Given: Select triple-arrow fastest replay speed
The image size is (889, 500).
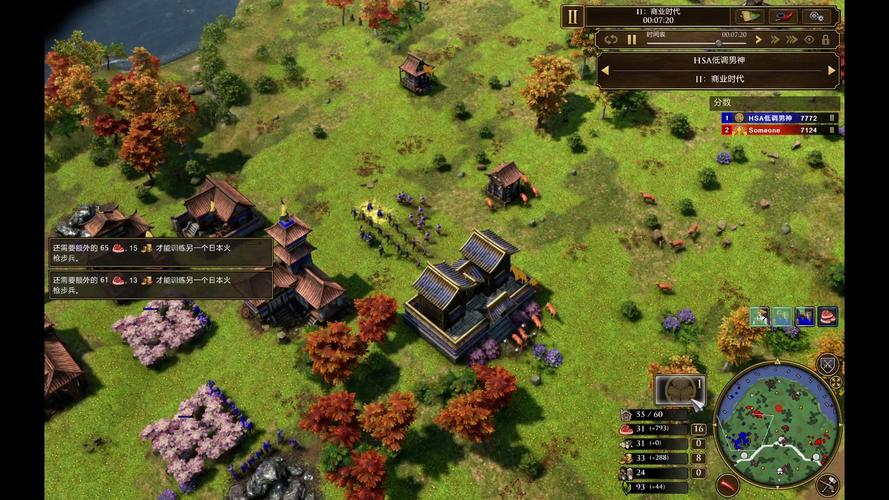Looking at the screenshot, I should tap(793, 40).
